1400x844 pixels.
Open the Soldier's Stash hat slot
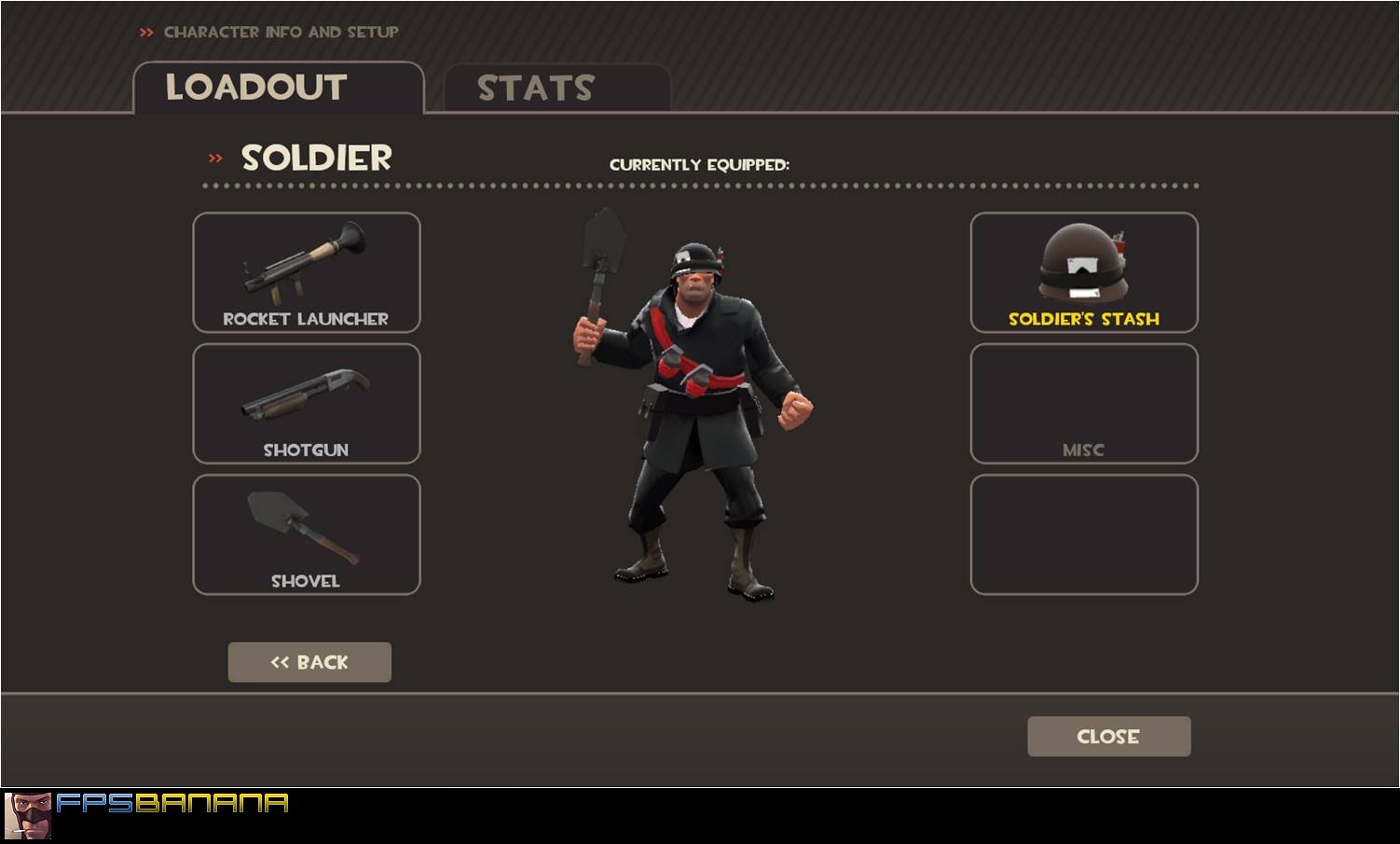[x=1084, y=272]
